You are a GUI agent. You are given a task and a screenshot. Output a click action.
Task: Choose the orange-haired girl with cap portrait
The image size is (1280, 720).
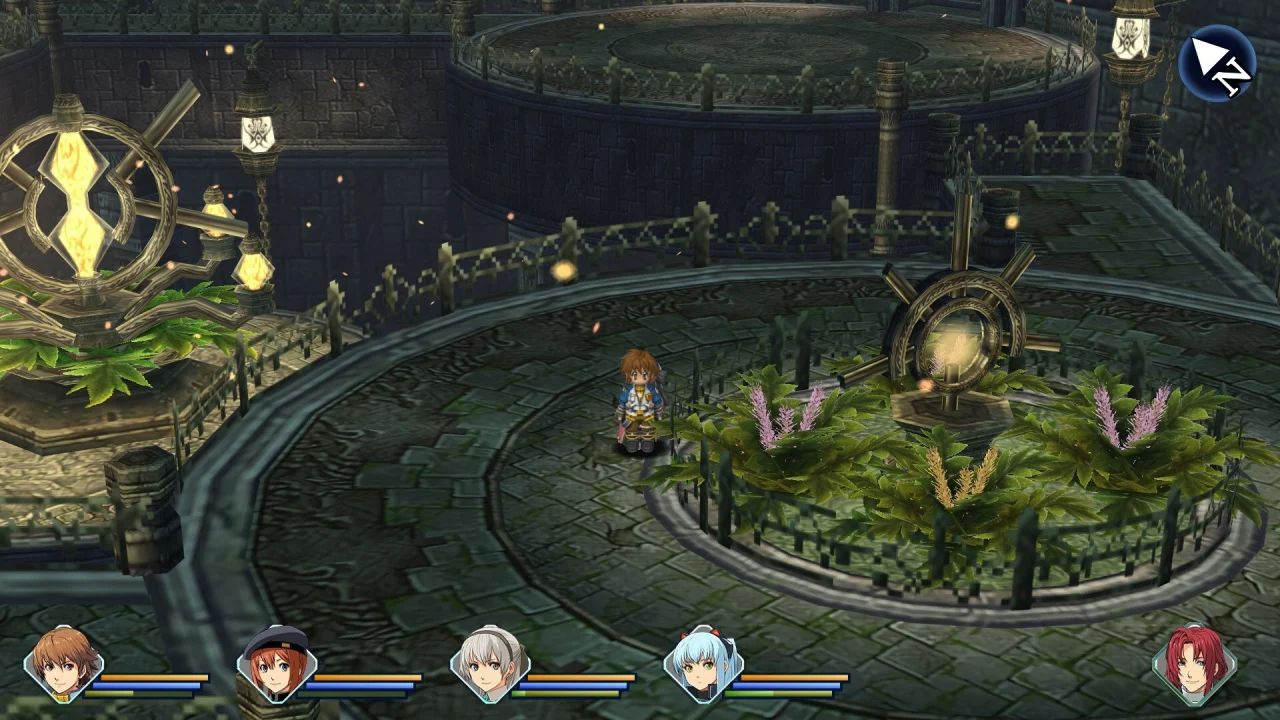click(x=276, y=664)
